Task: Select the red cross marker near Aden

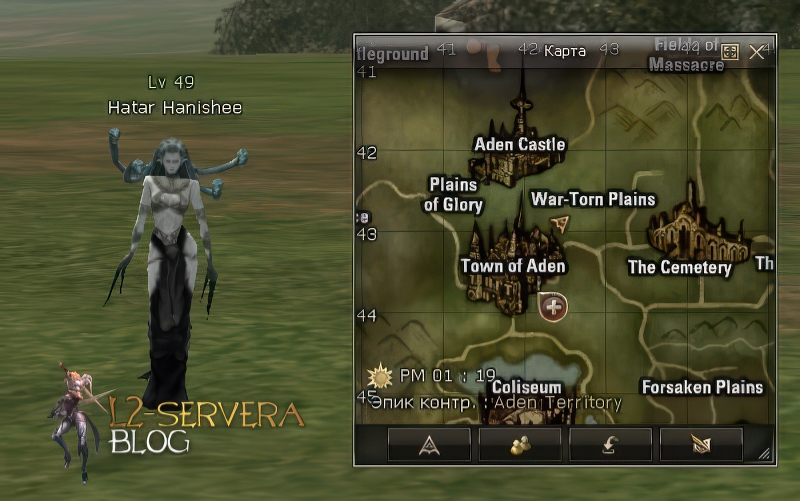Action: click(x=553, y=306)
